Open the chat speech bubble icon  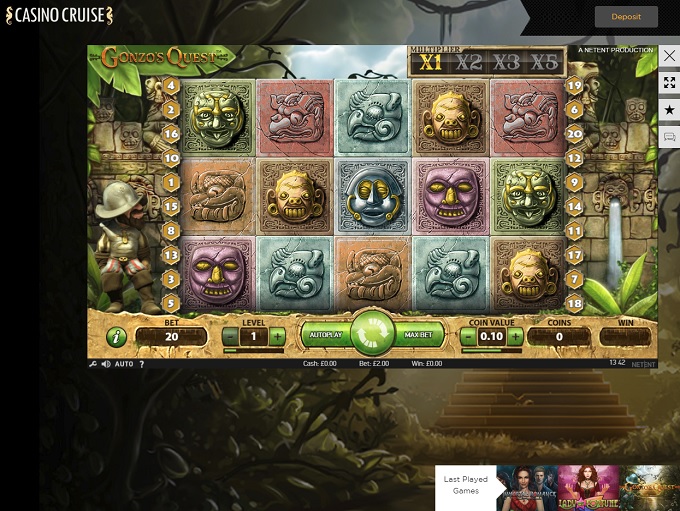pyautogui.click(x=669, y=137)
